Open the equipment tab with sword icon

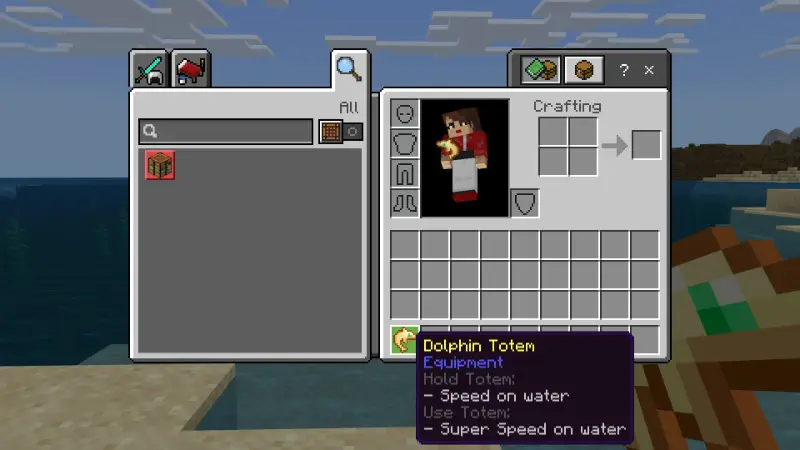pos(150,69)
